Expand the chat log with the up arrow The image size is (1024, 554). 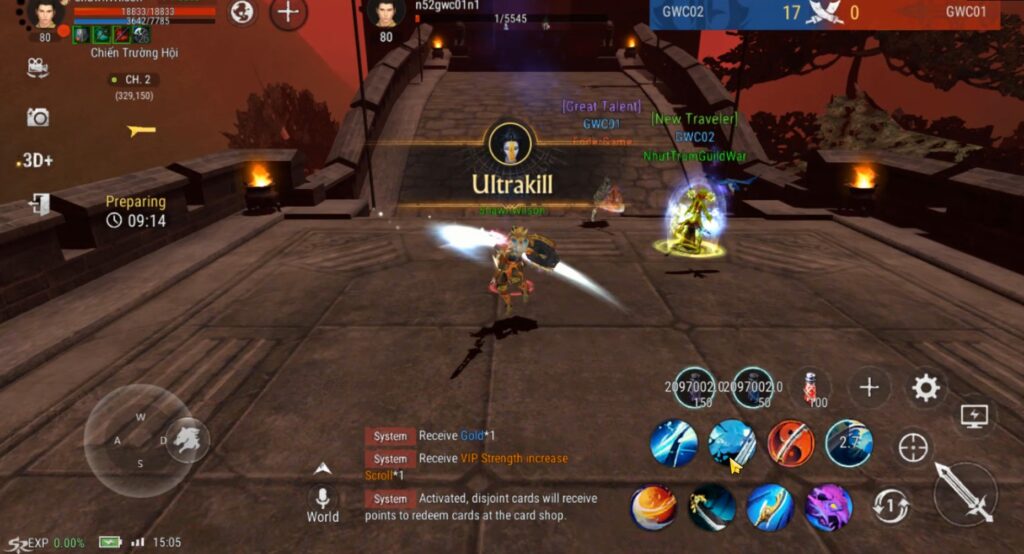click(322, 468)
